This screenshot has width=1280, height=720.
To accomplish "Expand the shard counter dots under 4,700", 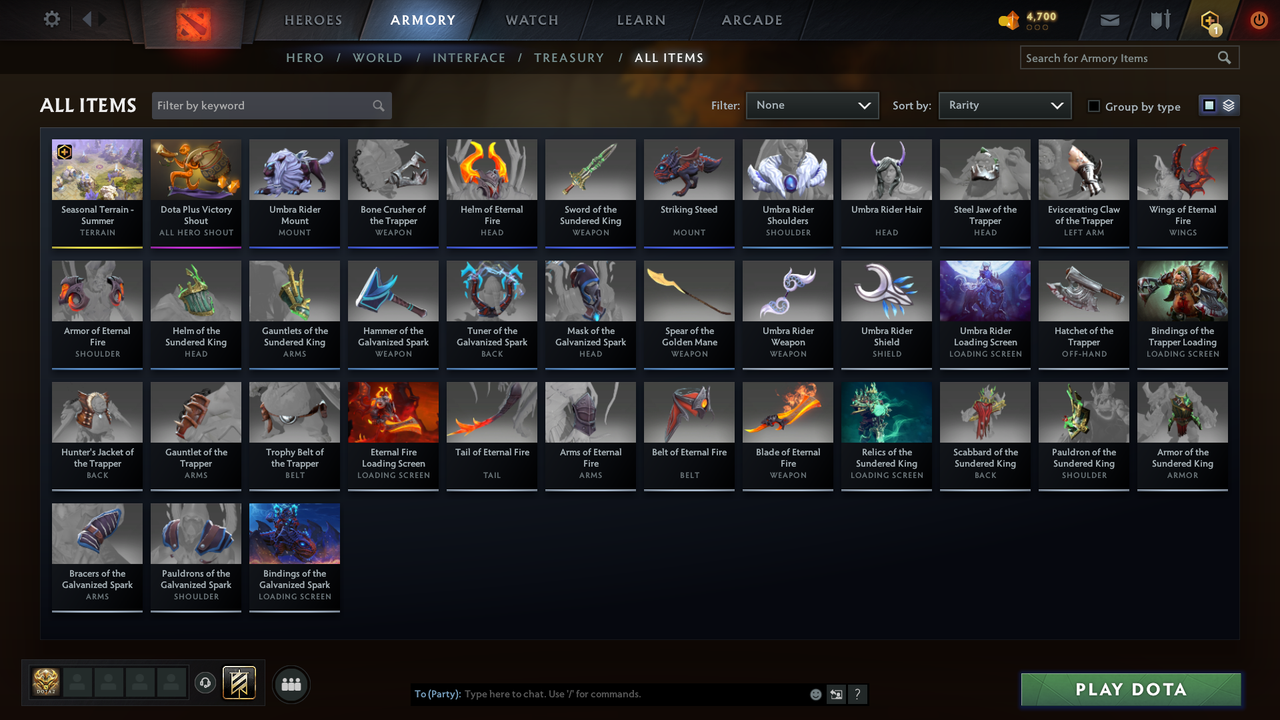I will click(x=1039, y=26).
